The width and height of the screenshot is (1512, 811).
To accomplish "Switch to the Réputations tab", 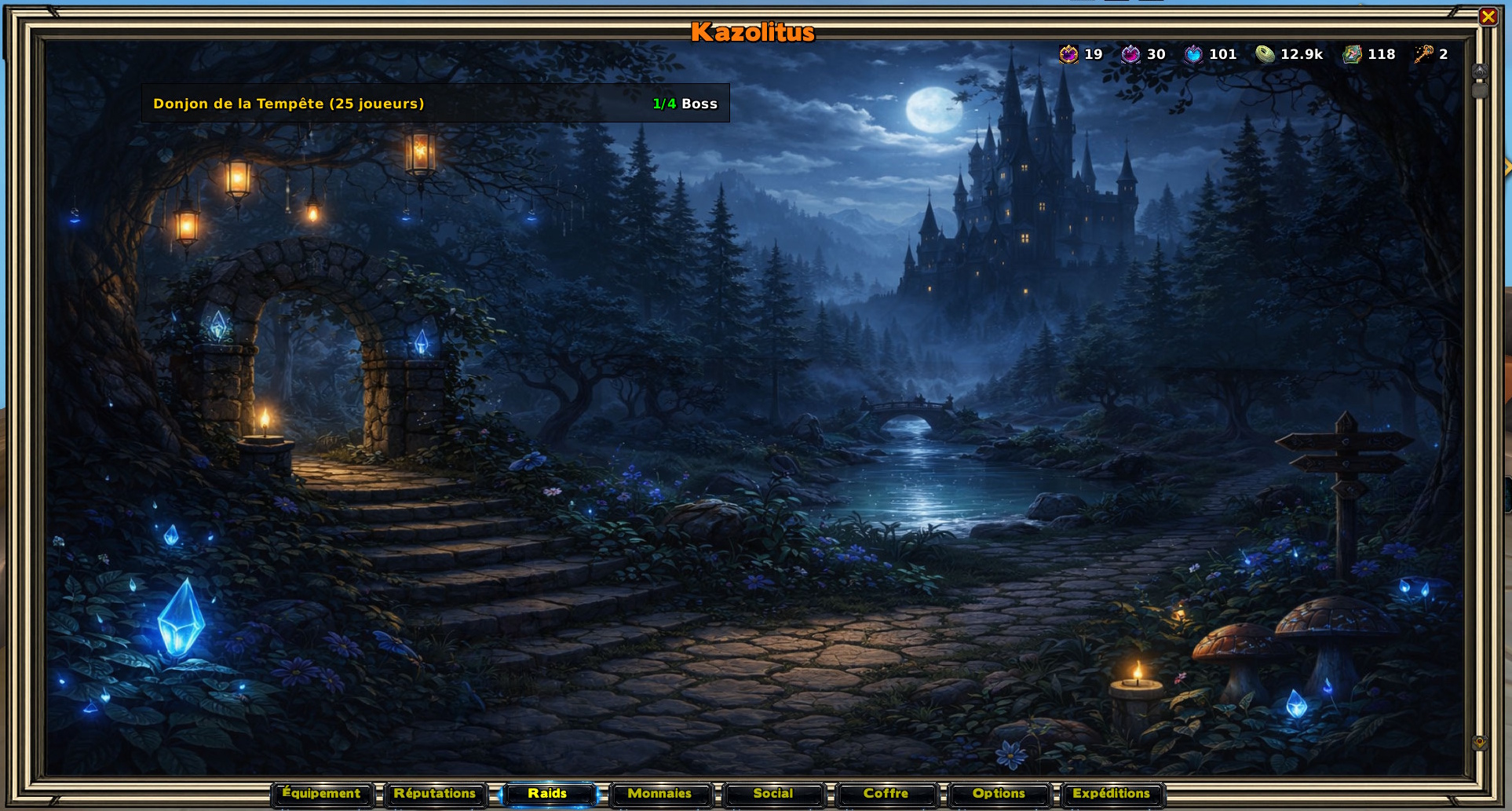I will pos(435,794).
